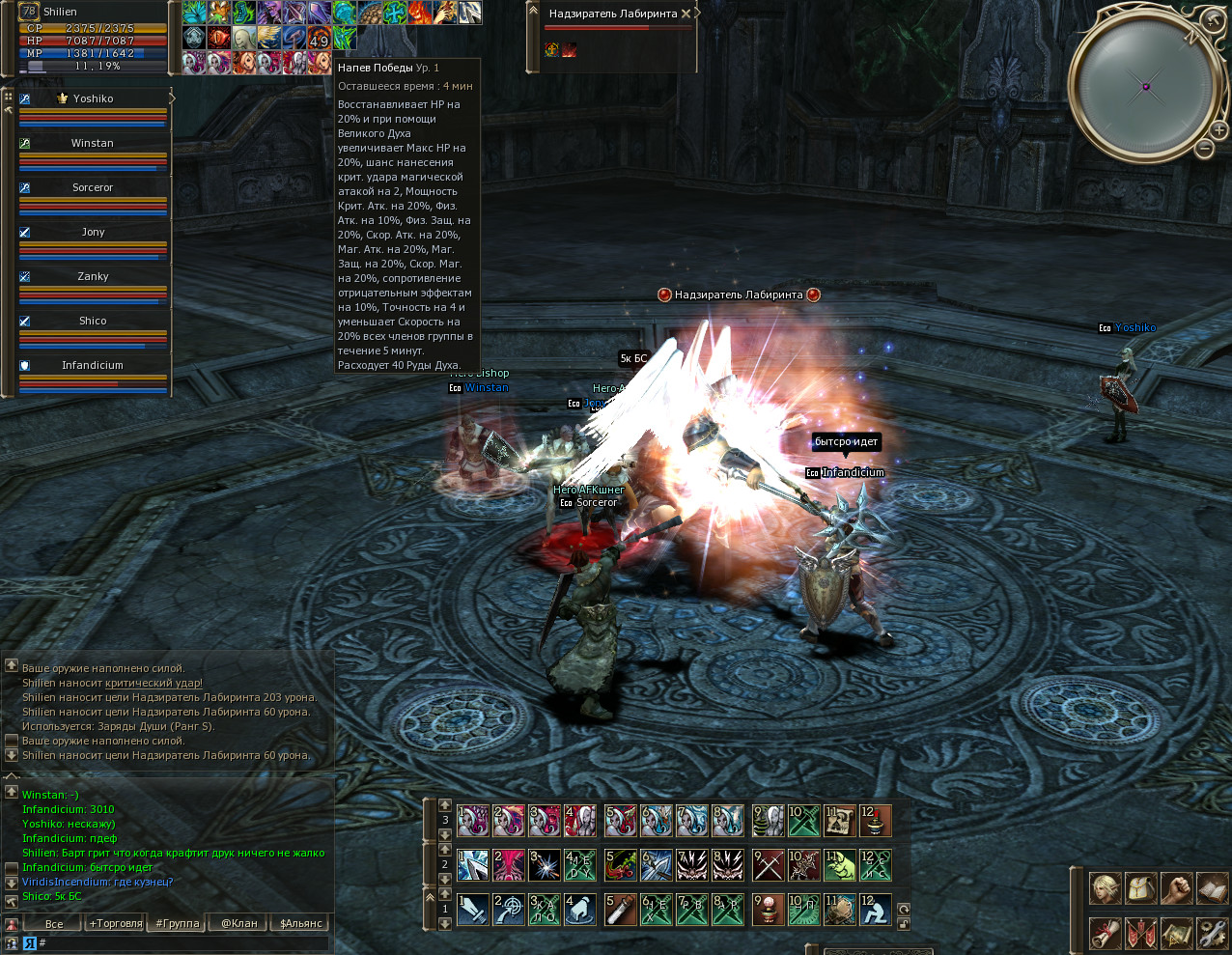Open system menu wrench and gears
The width and height of the screenshot is (1232, 955).
1212,934
